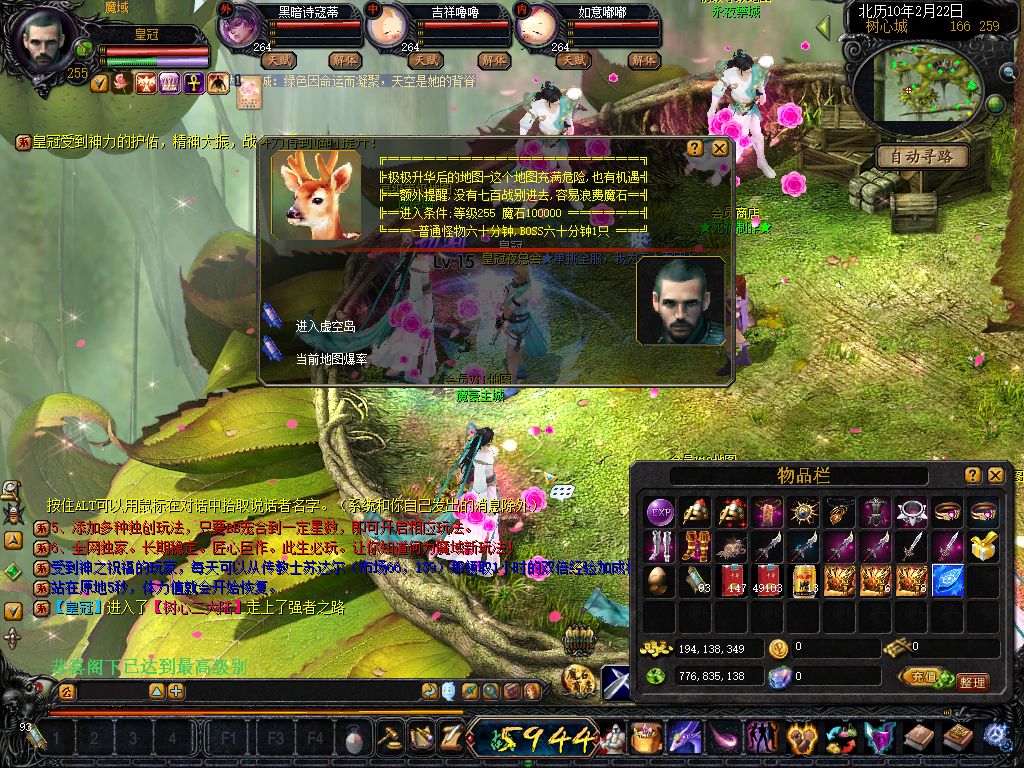1024x768 pixels.
Task: Click 解体 under pet 吉祥噜噜
Action: [x=494, y=60]
